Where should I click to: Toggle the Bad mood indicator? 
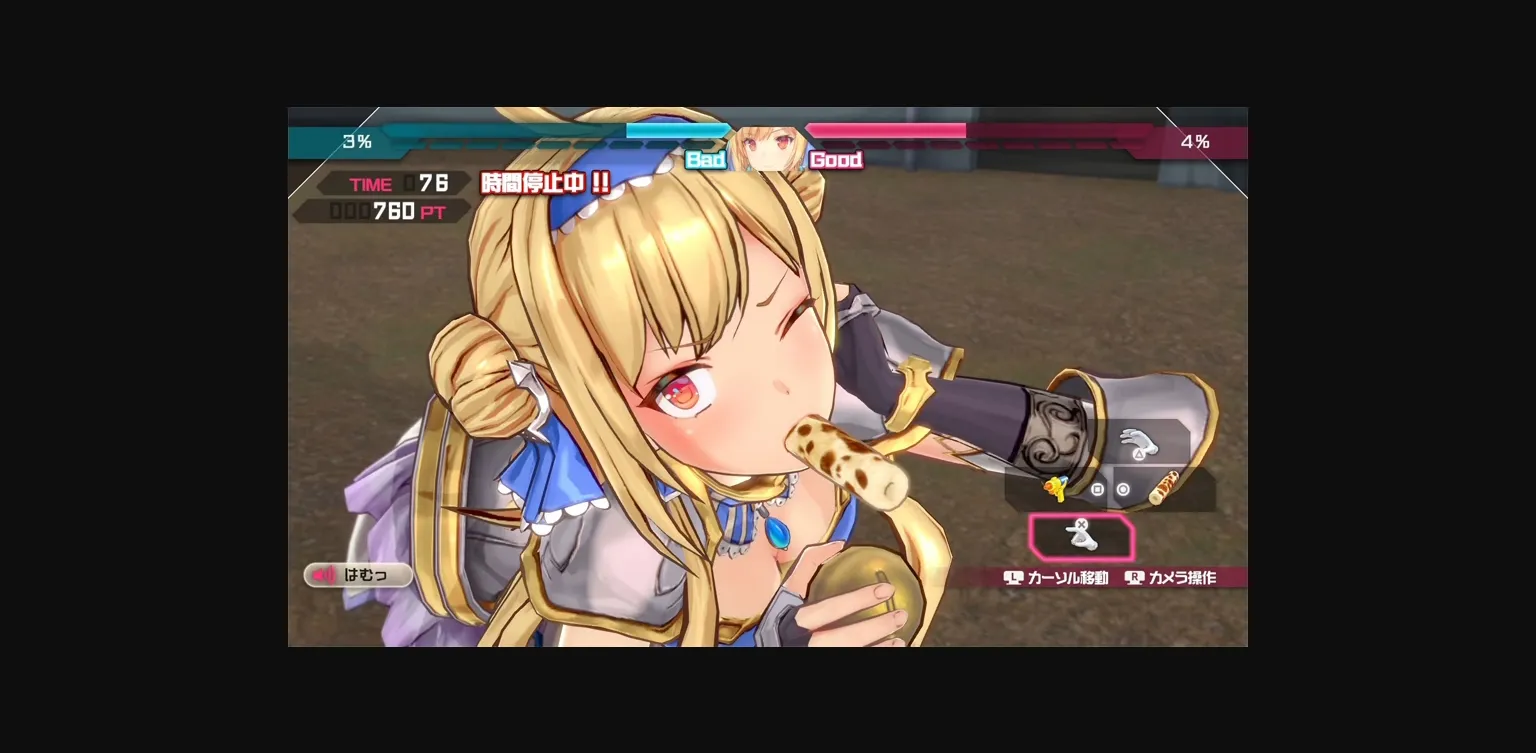point(707,159)
